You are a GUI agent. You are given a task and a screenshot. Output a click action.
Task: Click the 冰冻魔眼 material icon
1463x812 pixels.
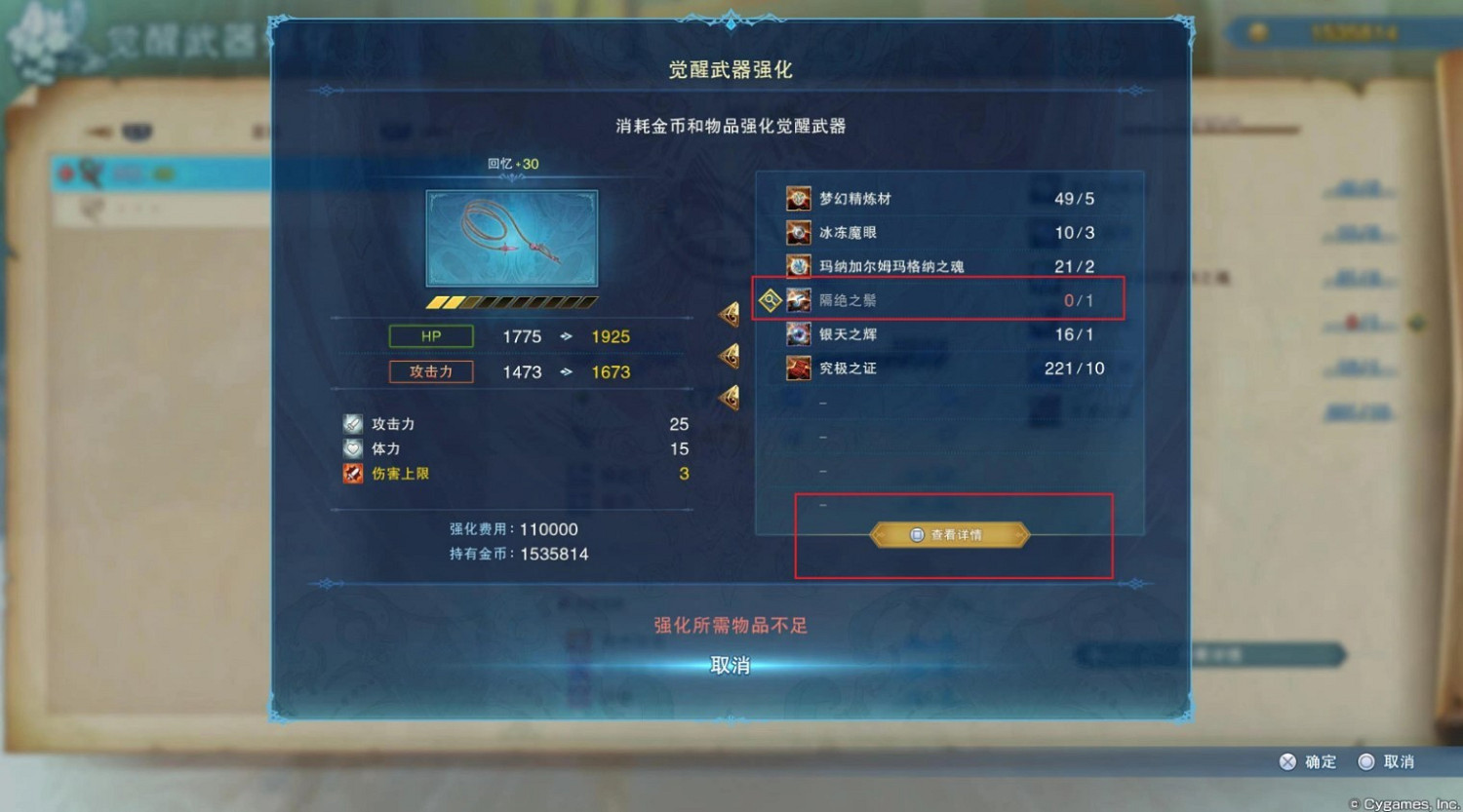[x=798, y=232]
